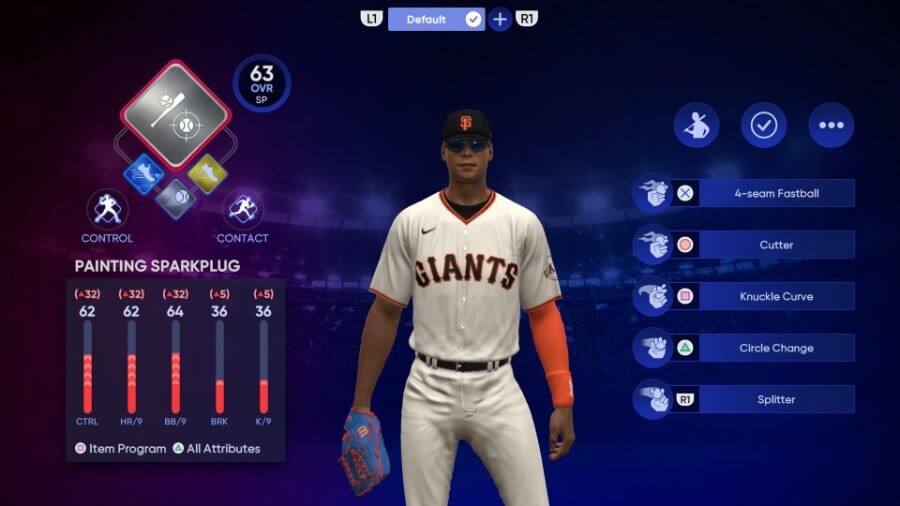This screenshot has height=506, width=900.
Task: Select the yellow diamond perk slot
Action: point(207,175)
